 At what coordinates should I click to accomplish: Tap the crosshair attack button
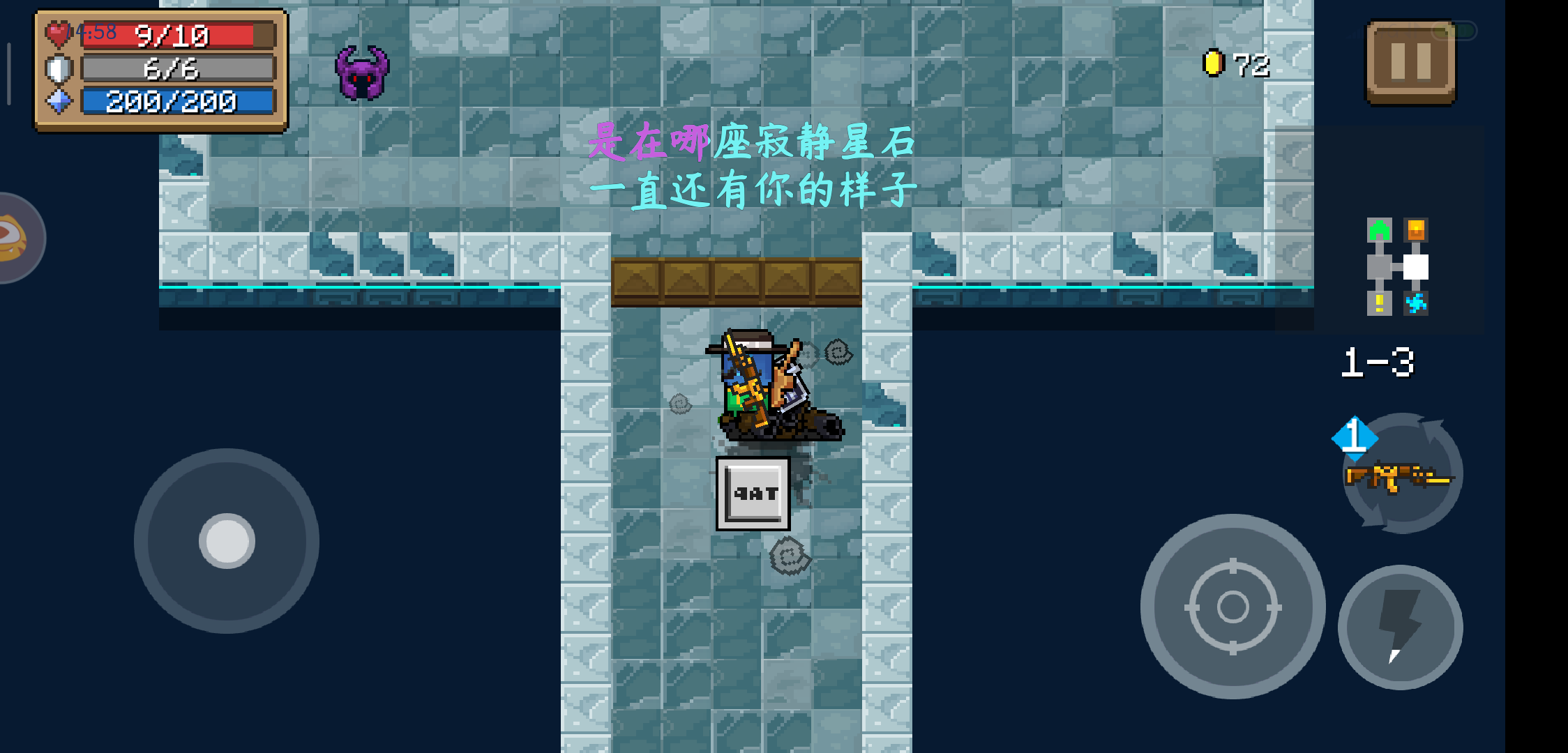tap(1232, 607)
